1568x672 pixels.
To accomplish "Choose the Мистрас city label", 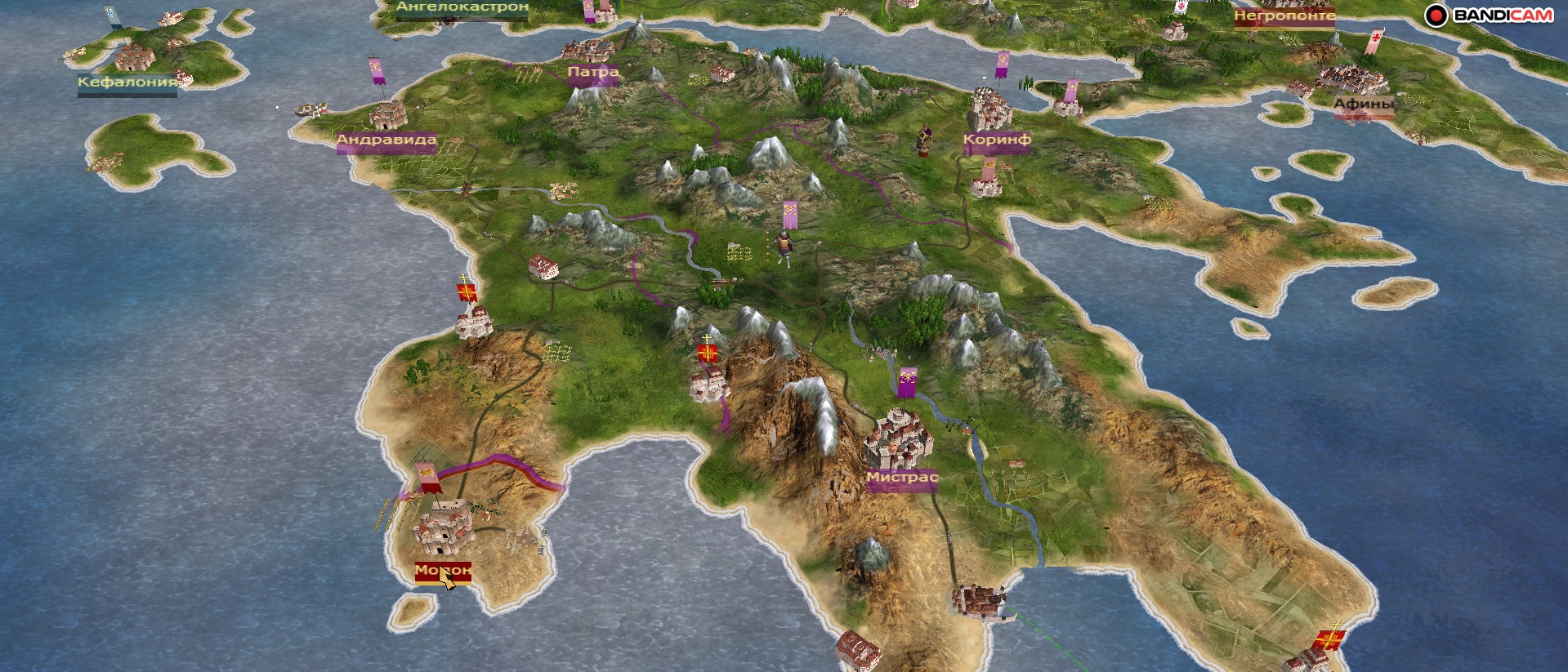I will 902,478.
